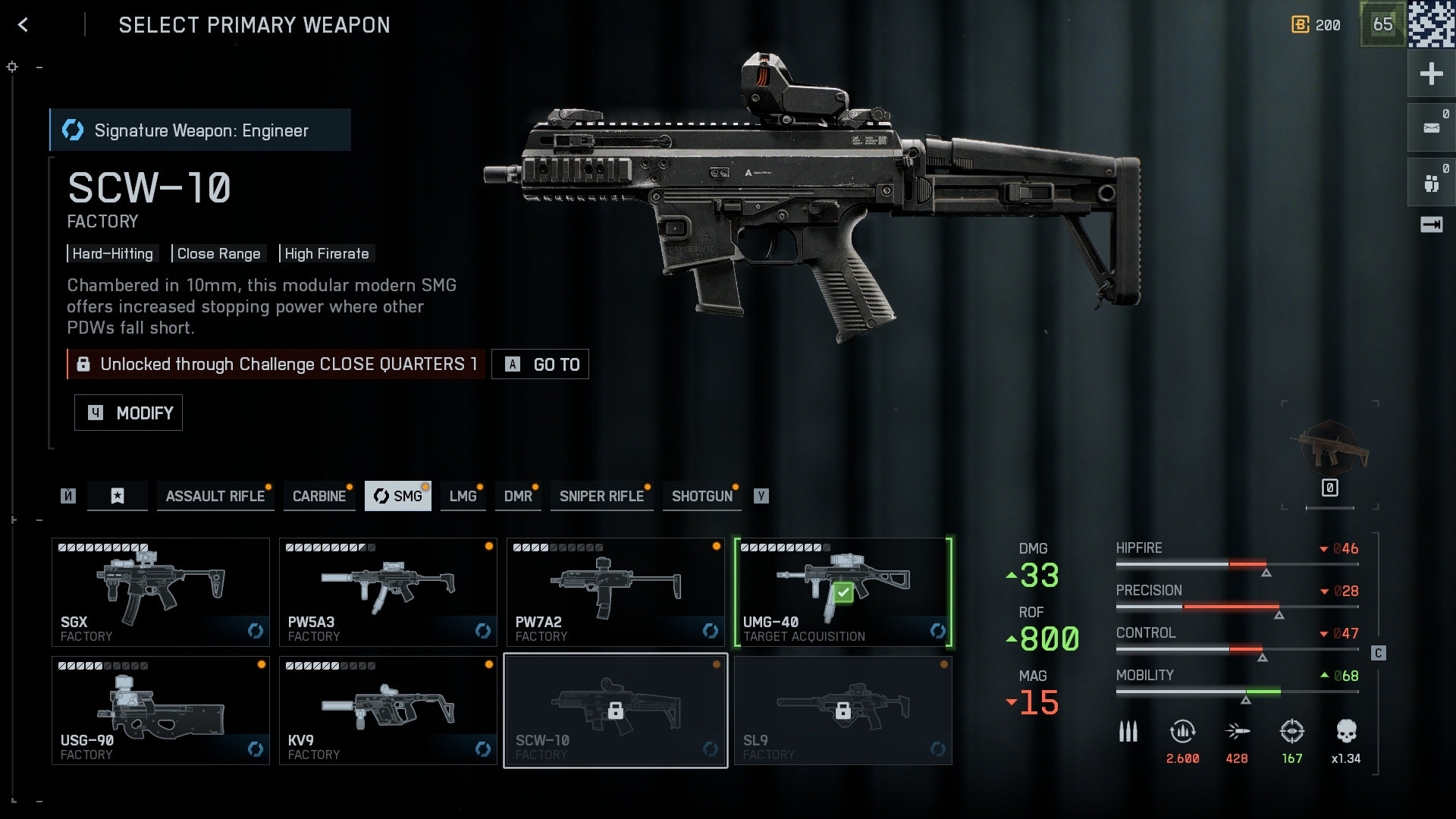Select the equipped UMG-40 Target Acquisition tile
1456x819 pixels.
coord(843,591)
